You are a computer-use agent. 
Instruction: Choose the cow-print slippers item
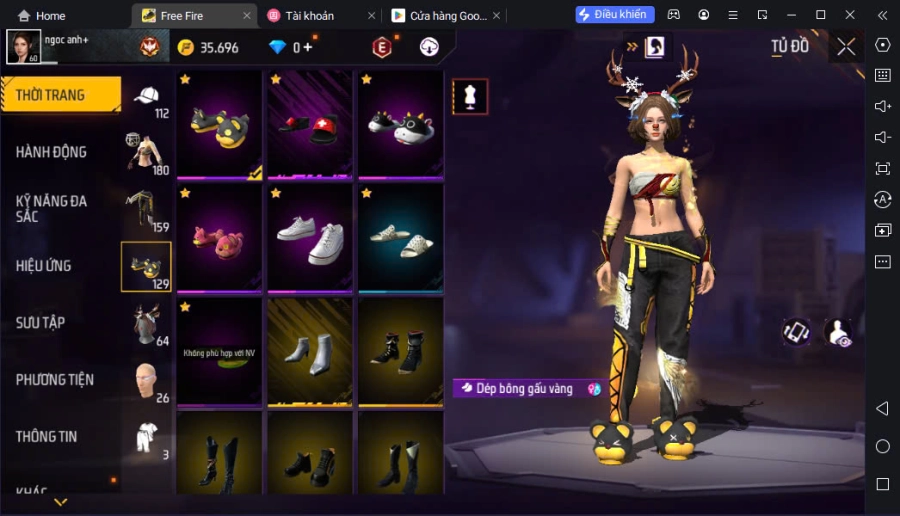[400, 125]
